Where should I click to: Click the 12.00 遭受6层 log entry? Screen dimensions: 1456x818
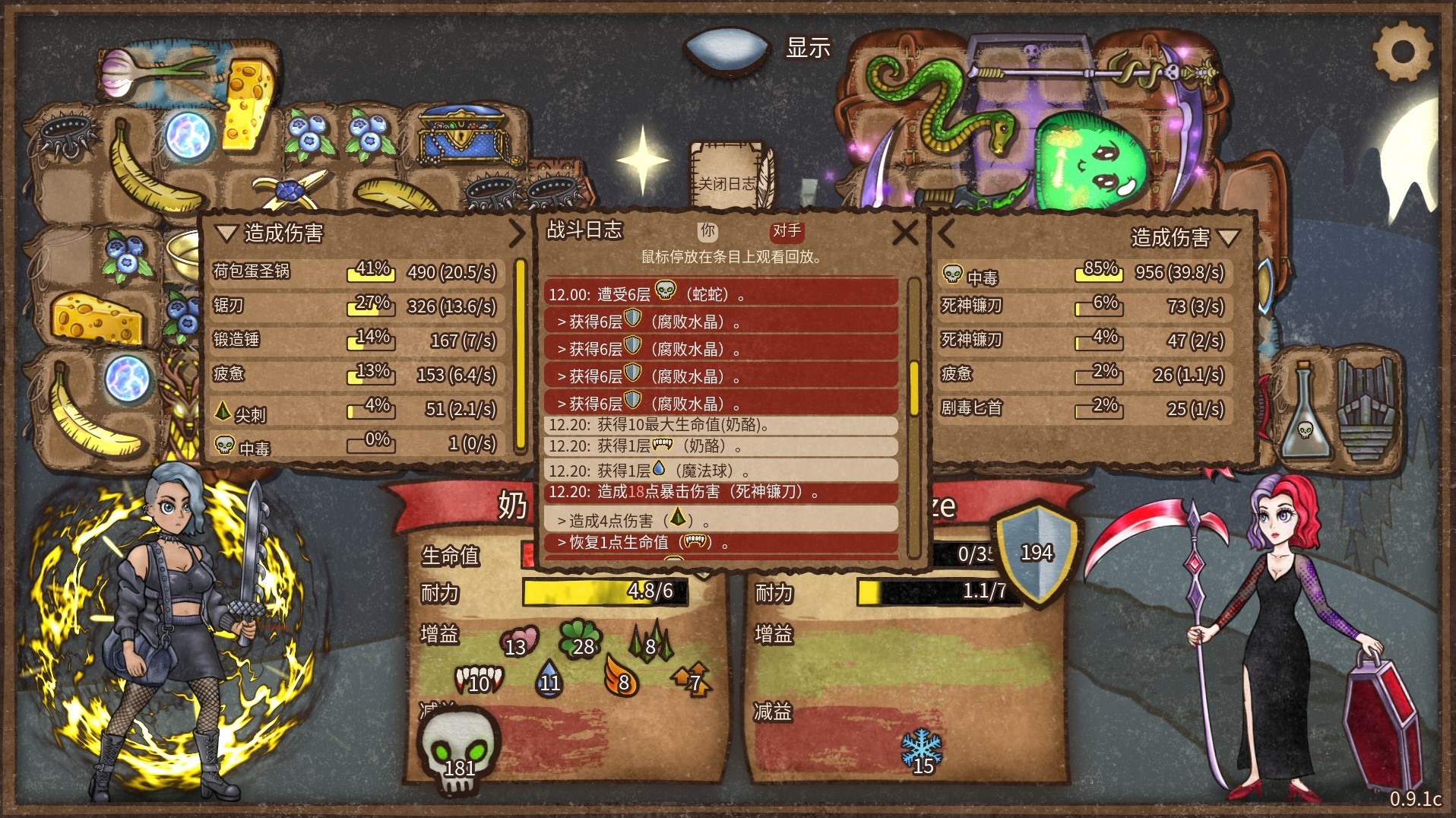point(720,293)
